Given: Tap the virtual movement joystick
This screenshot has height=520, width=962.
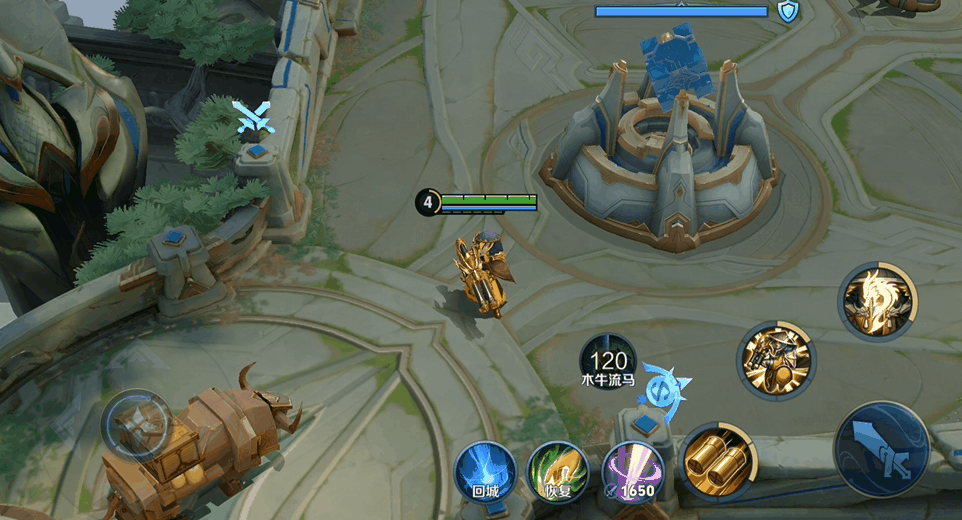Looking at the screenshot, I should click(137, 424).
